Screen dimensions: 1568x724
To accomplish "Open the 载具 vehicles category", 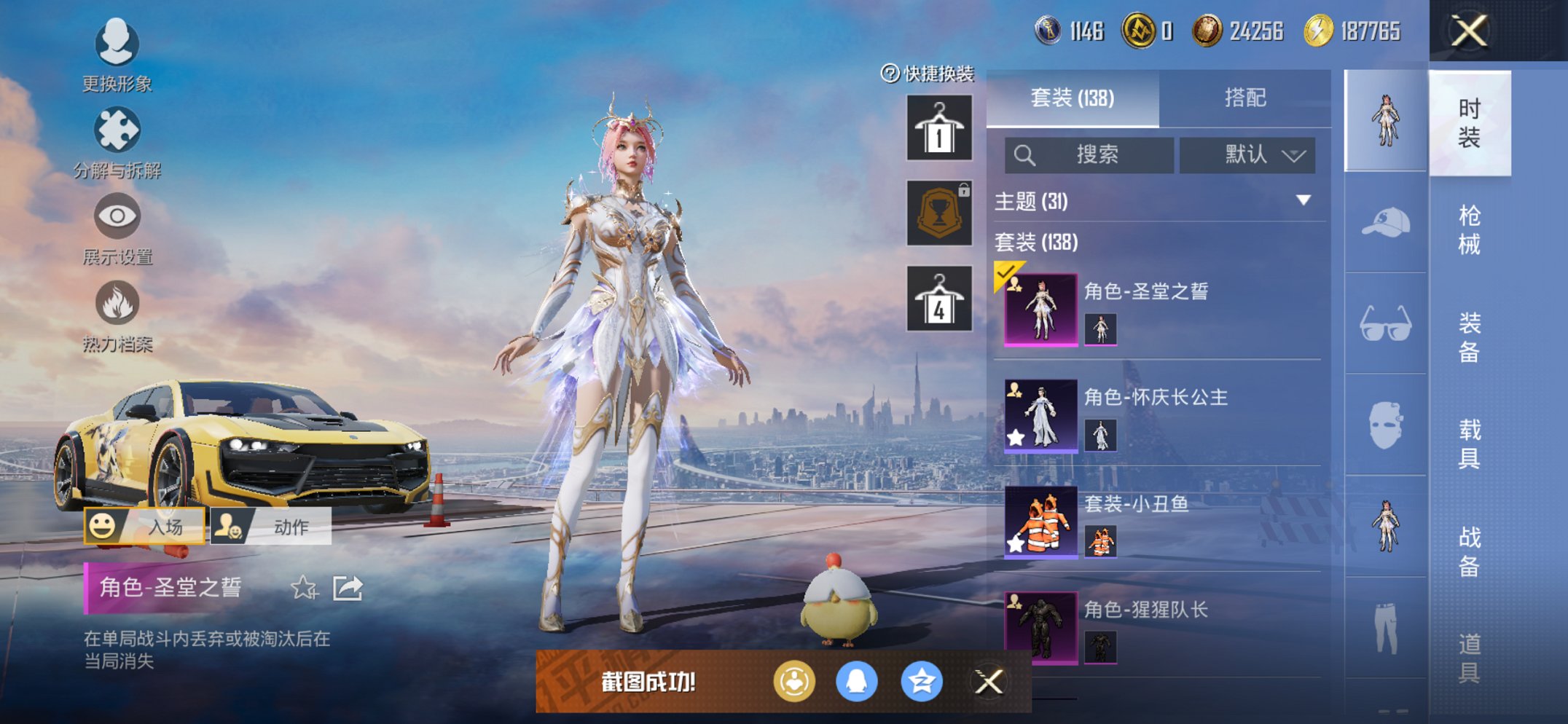I will point(1469,444).
